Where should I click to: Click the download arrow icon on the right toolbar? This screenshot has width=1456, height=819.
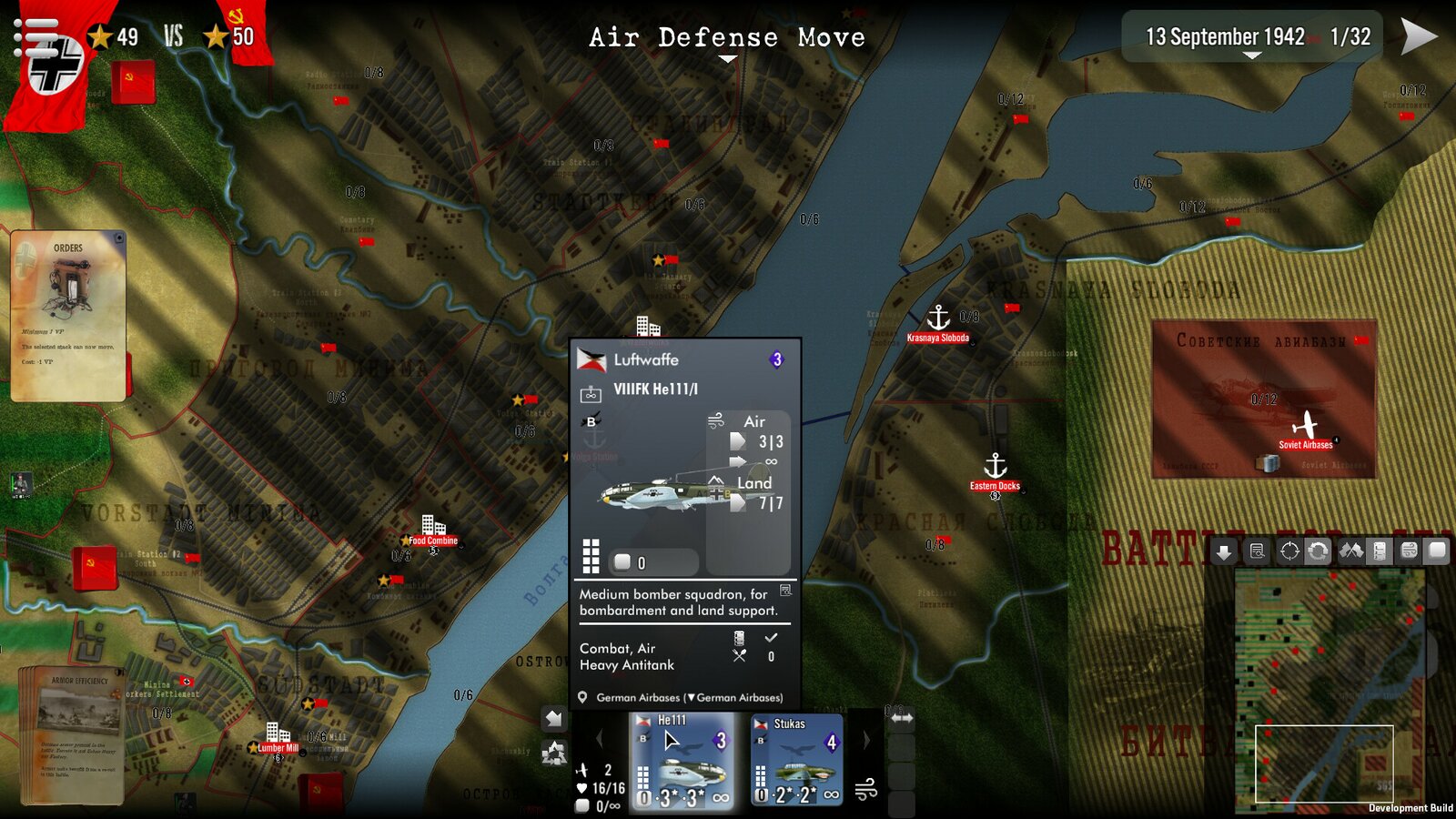[x=1224, y=551]
